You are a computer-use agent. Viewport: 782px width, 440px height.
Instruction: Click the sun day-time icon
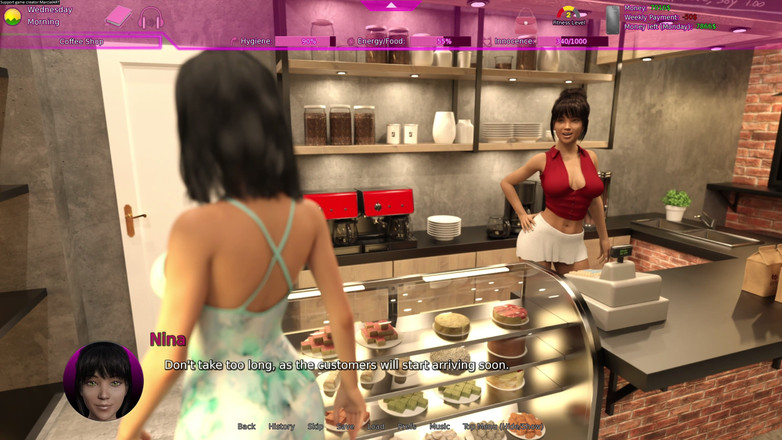13,17
